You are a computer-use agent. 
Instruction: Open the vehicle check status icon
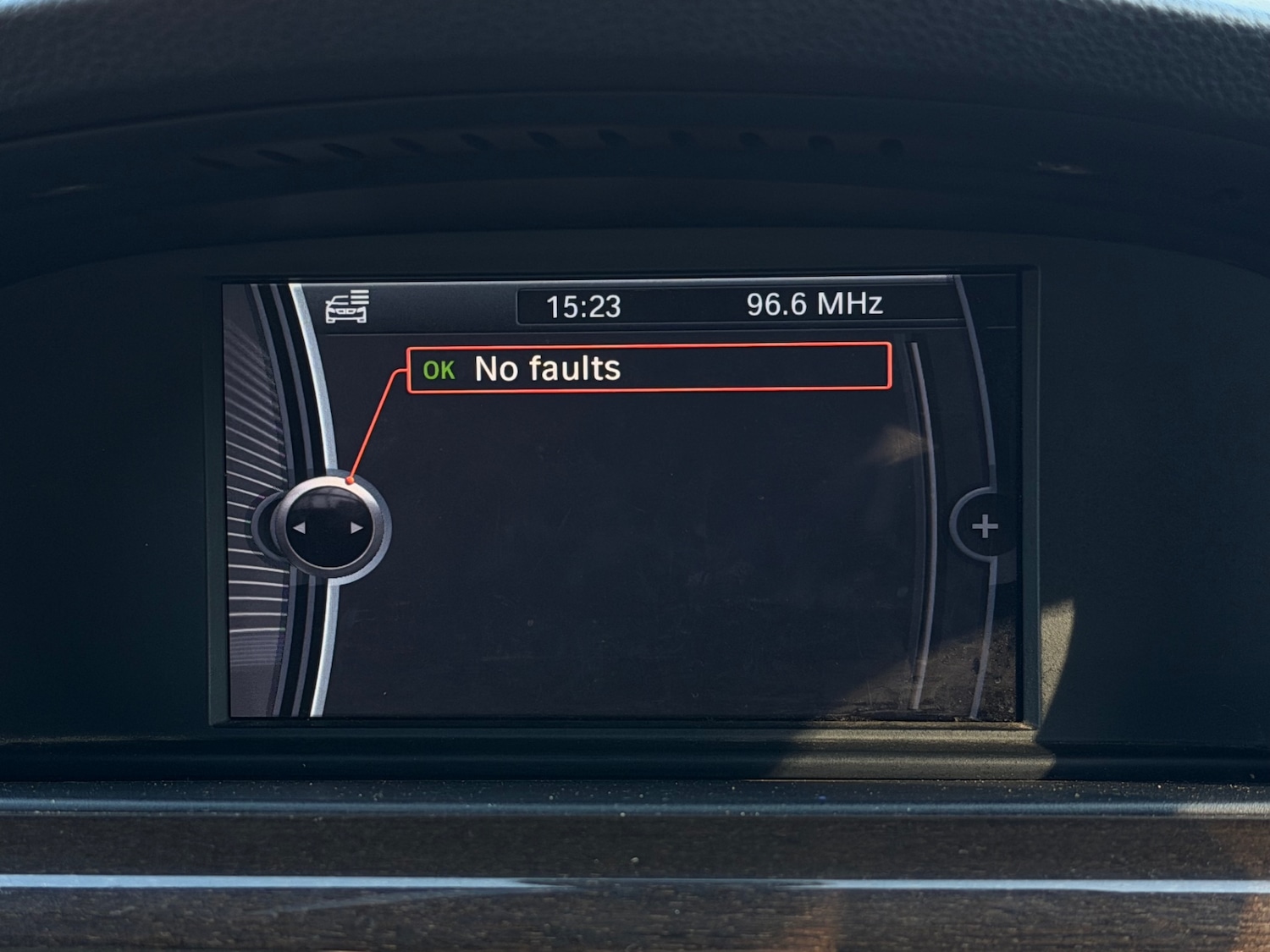pyautogui.click(x=347, y=306)
